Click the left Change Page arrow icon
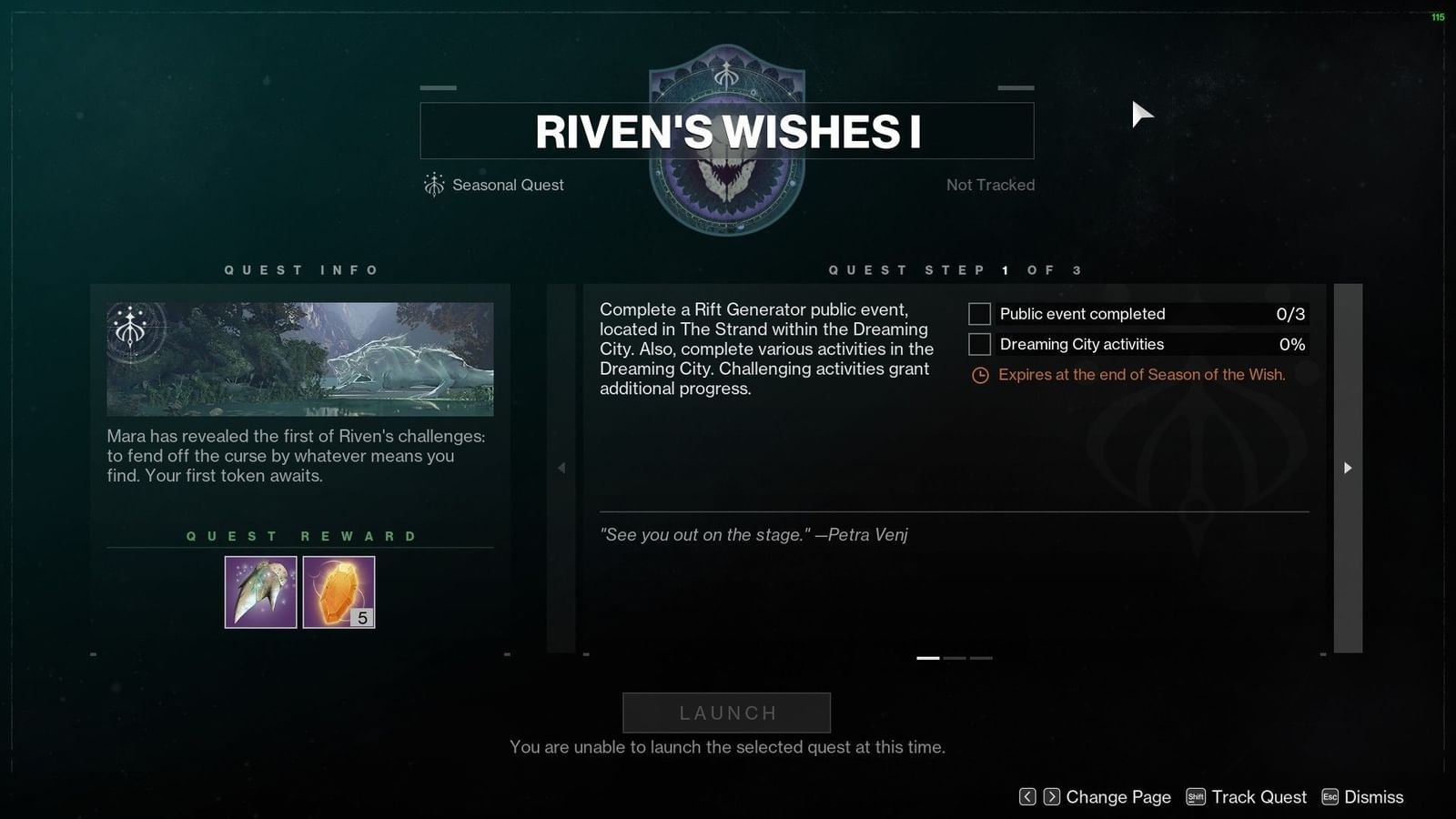 [x=1027, y=796]
